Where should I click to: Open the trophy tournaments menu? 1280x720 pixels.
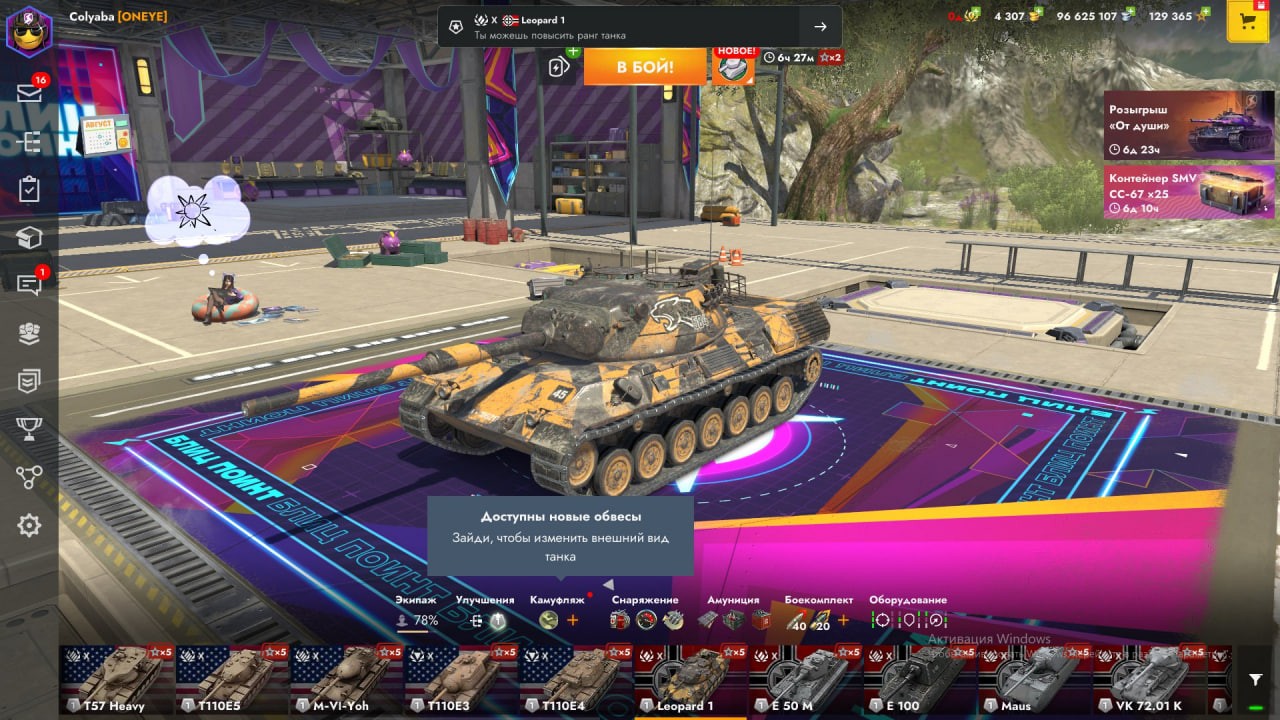click(x=29, y=429)
